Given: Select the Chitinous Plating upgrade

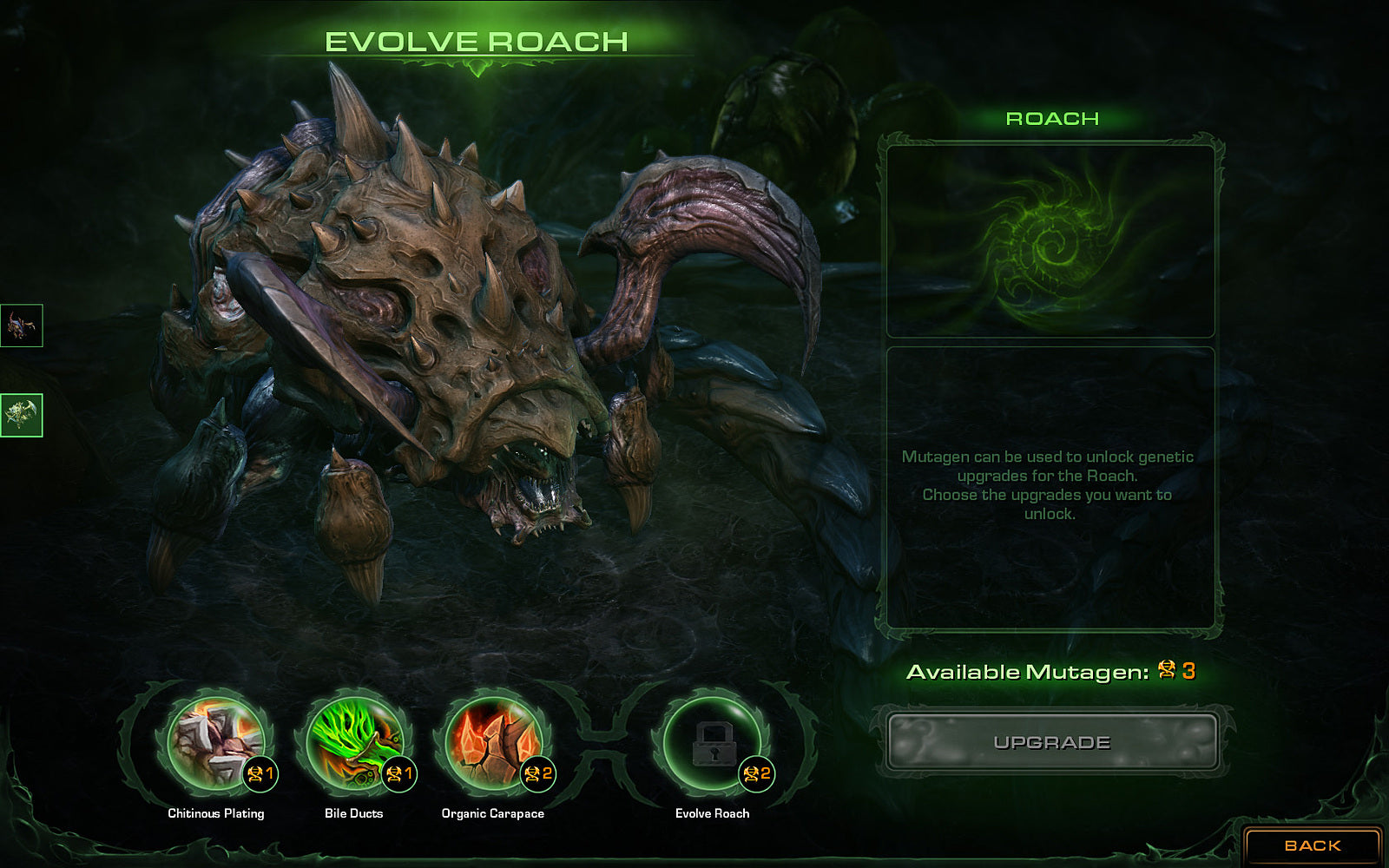Looking at the screenshot, I should (215, 744).
